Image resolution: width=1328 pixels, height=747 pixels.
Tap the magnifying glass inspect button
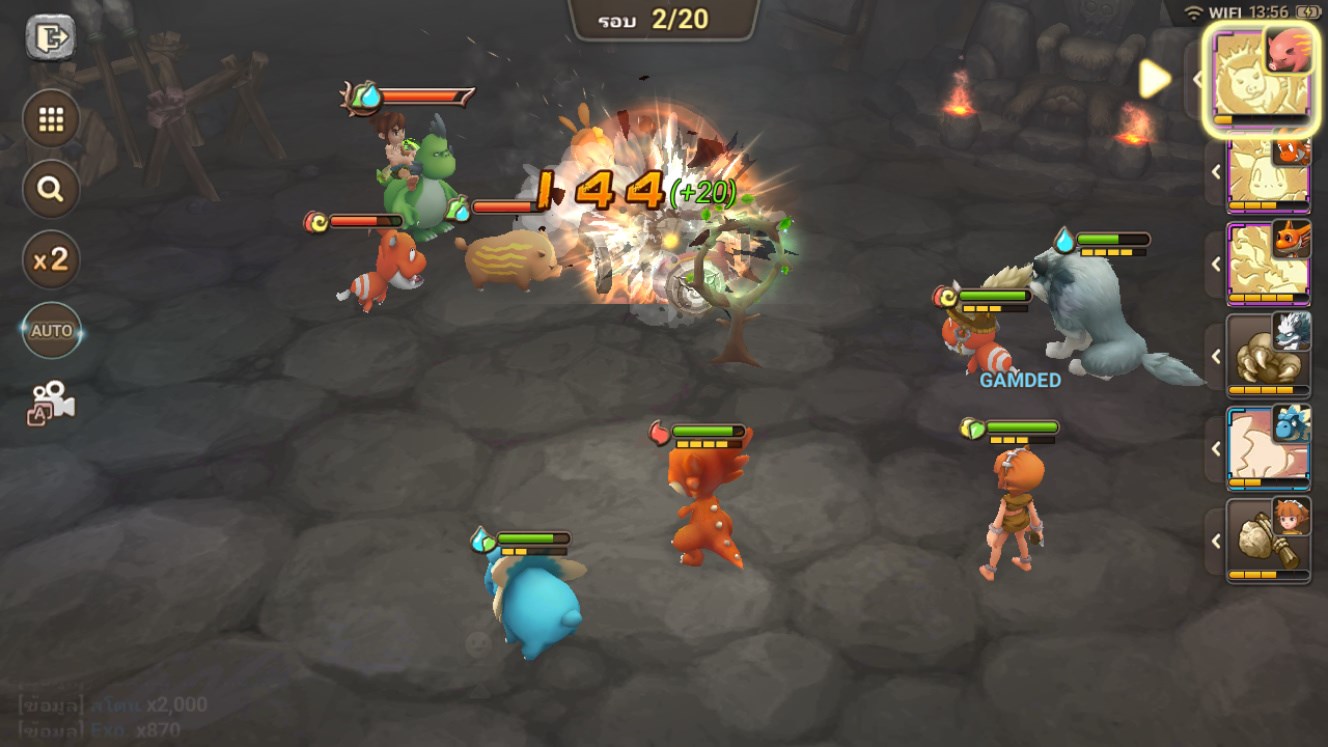51,189
